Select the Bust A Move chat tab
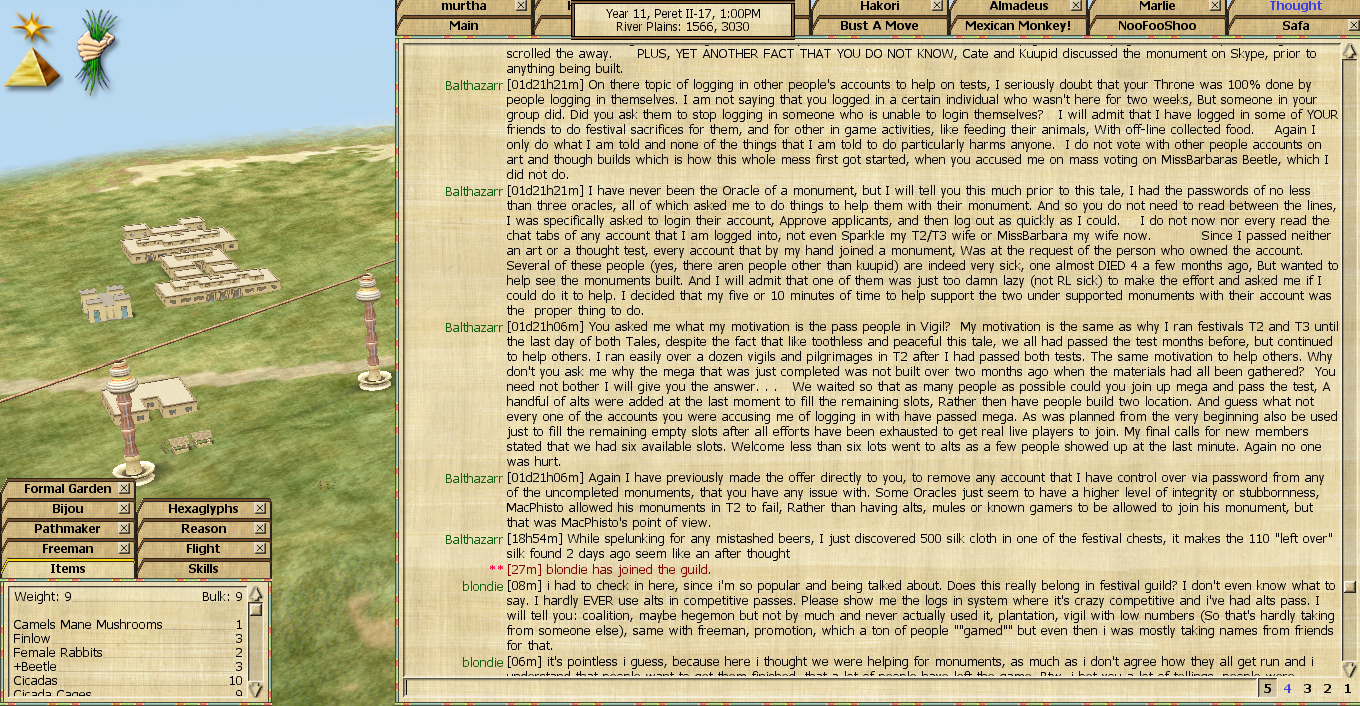The height and width of the screenshot is (706, 1360). [x=878, y=25]
